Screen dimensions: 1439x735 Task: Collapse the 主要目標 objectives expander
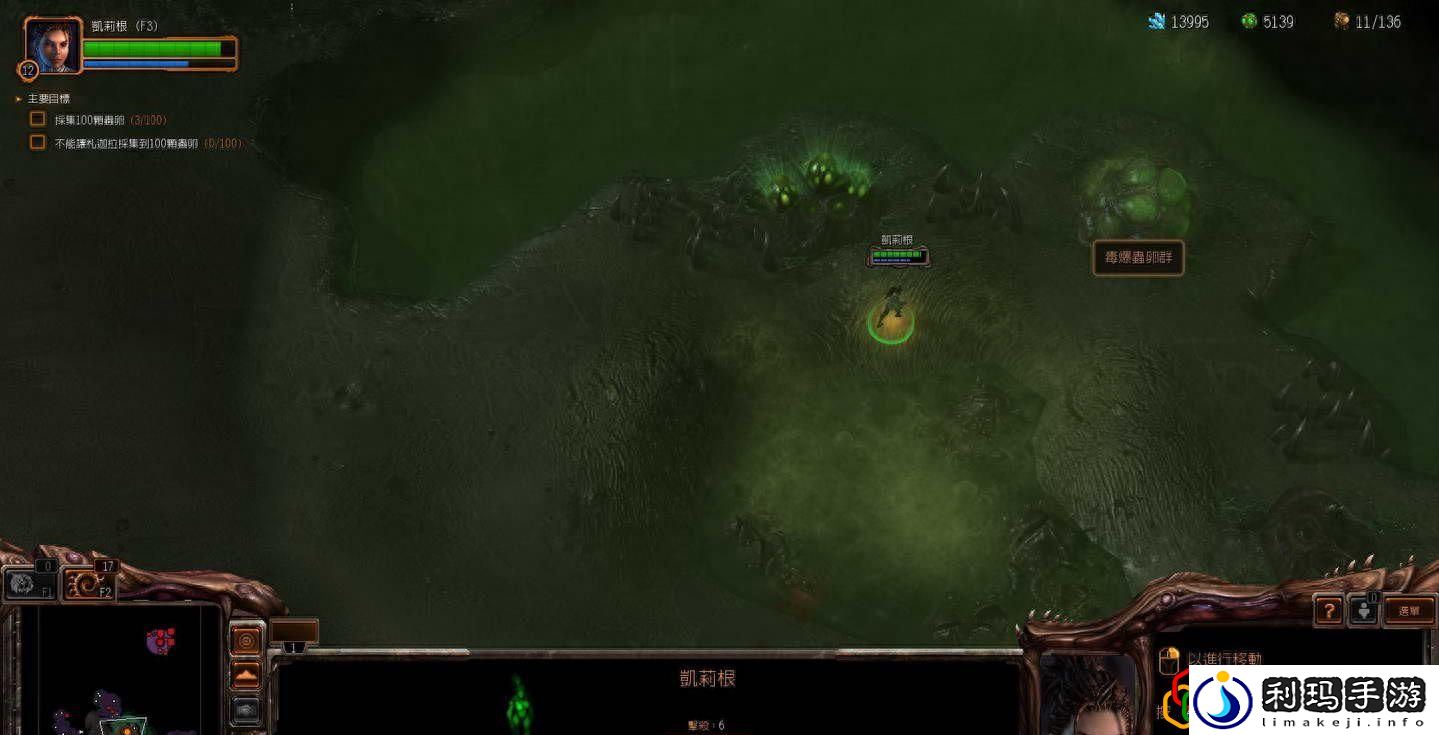tap(18, 98)
